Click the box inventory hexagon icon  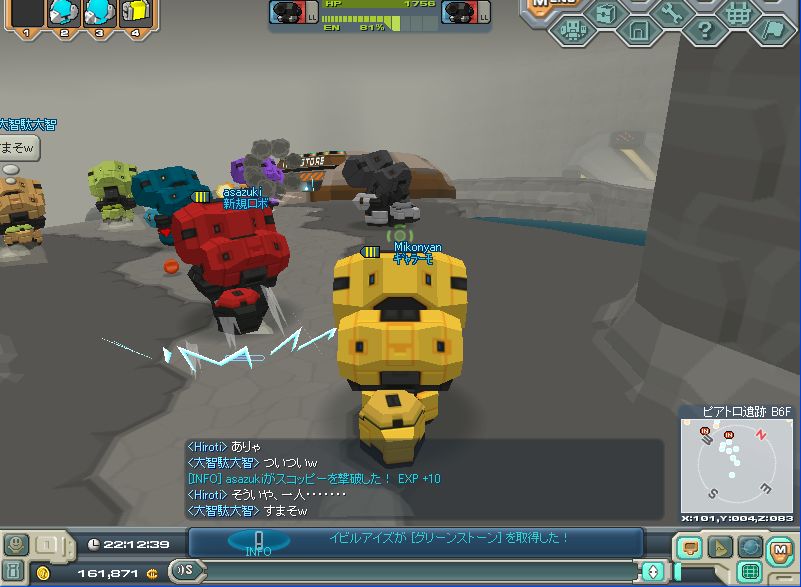pyautogui.click(x=605, y=12)
